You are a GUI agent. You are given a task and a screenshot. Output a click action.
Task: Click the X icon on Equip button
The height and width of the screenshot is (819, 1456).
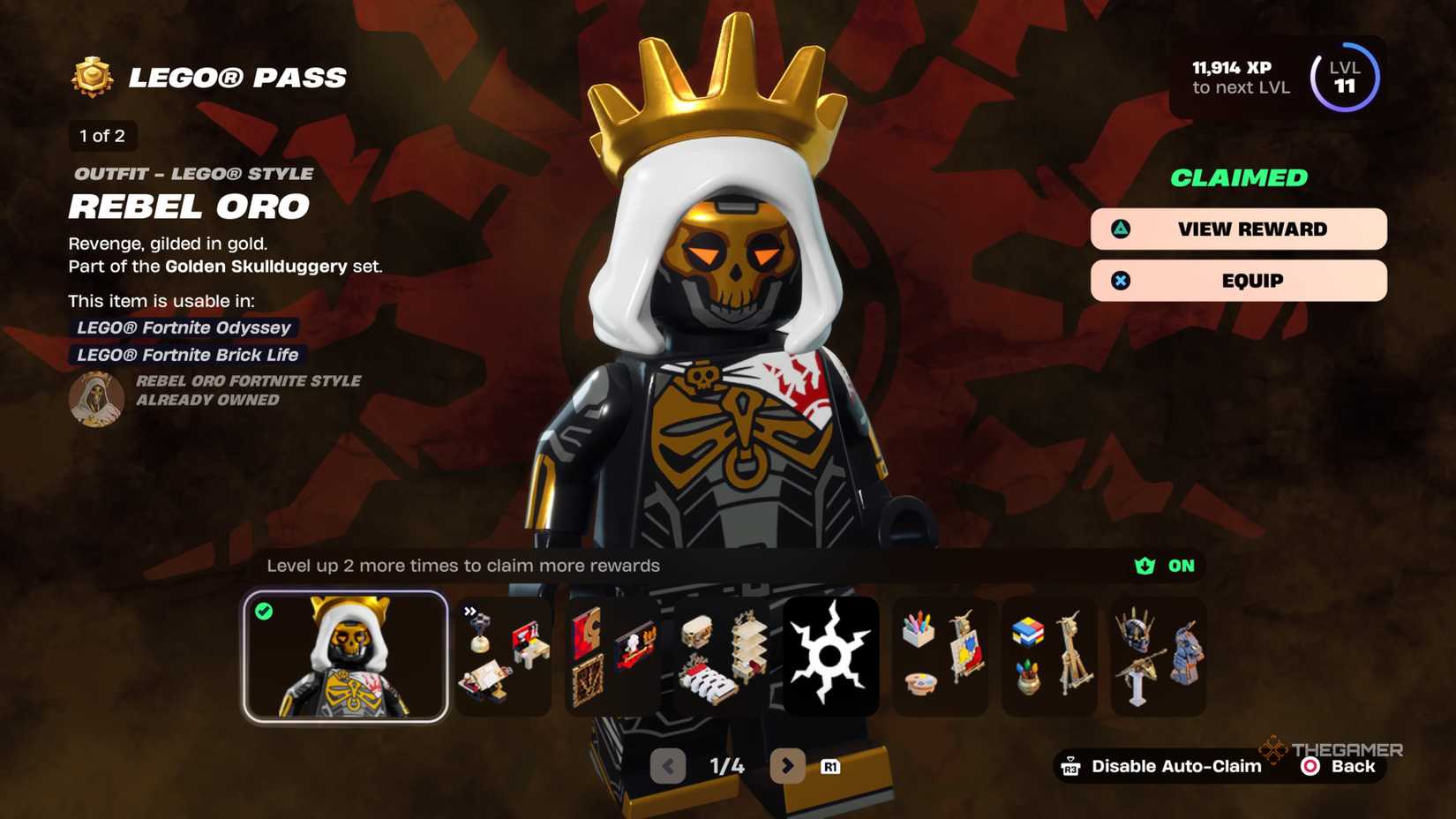(1121, 280)
